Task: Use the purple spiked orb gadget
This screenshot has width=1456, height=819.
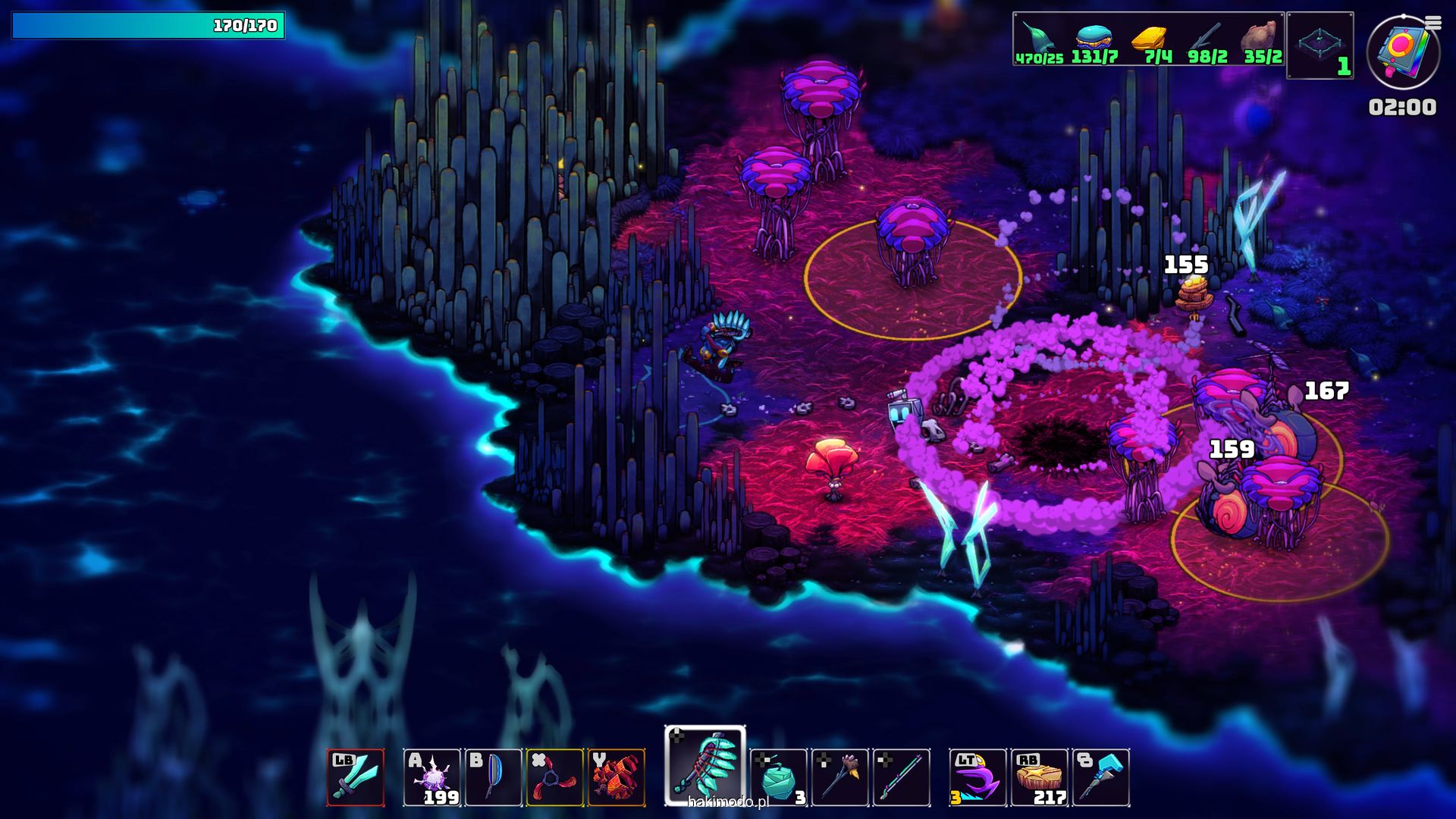Action: pyautogui.click(x=431, y=777)
